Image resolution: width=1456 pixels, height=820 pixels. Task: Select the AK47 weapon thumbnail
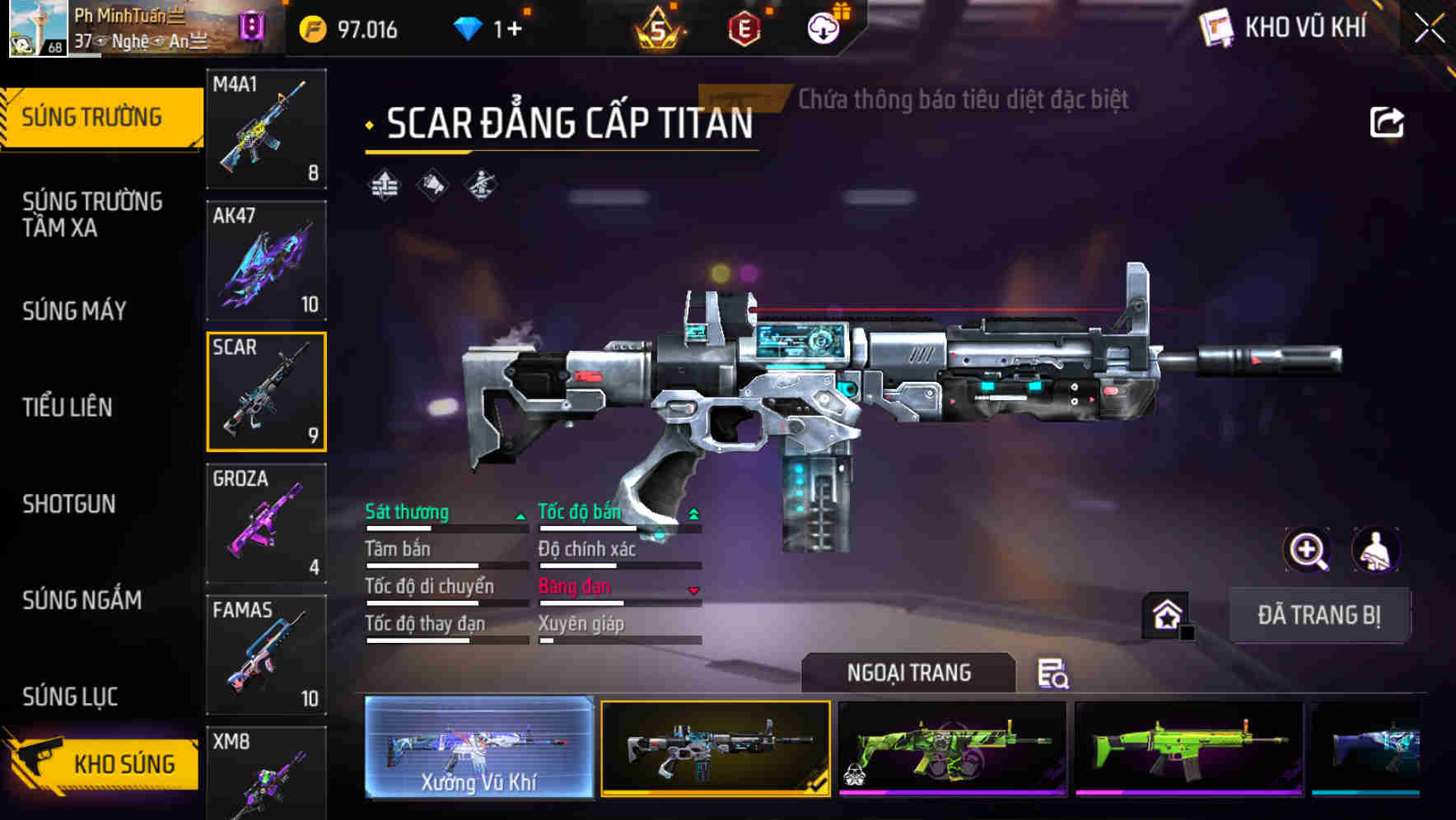coord(266,261)
